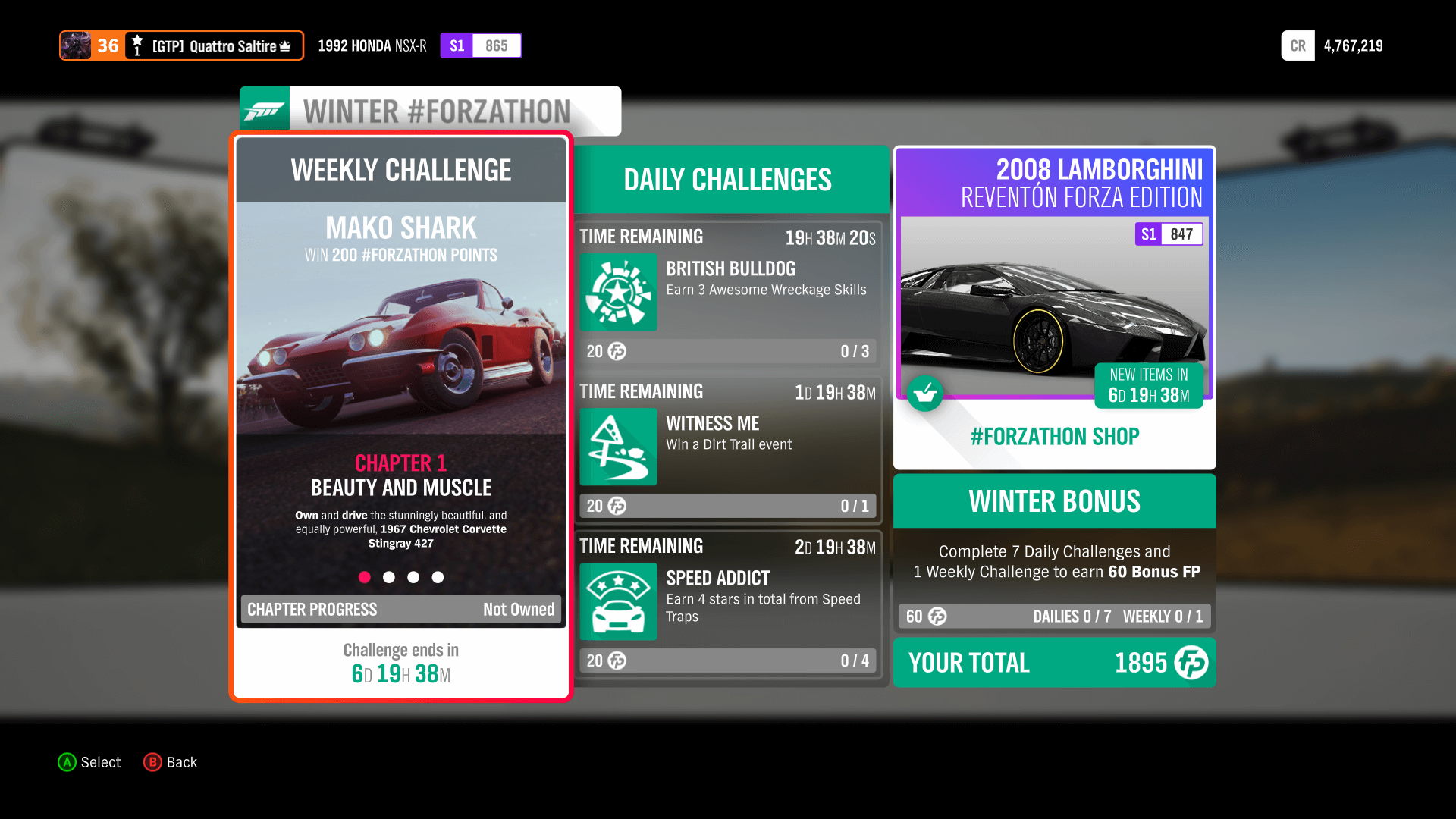Click the shopping basket icon on Forzathon Shop
Image resolution: width=1456 pixels, height=819 pixels.
925,394
